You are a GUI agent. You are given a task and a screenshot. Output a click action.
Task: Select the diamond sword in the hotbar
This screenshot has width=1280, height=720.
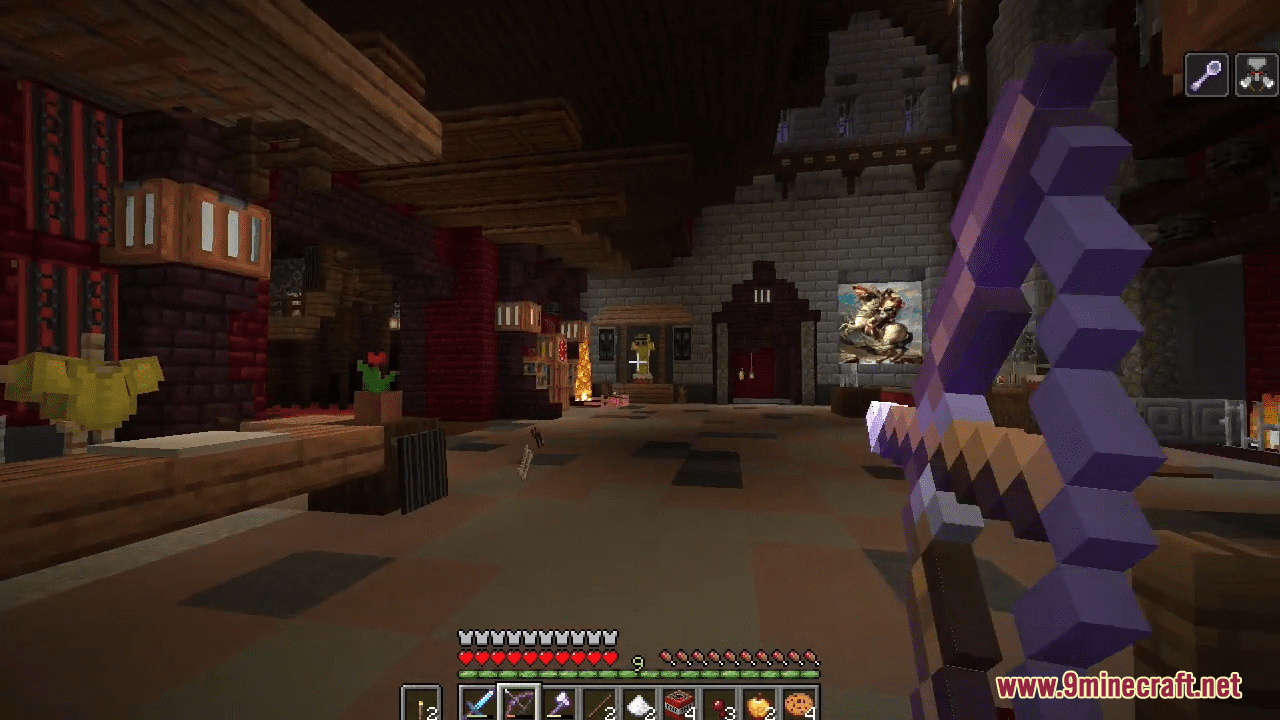tap(479, 700)
